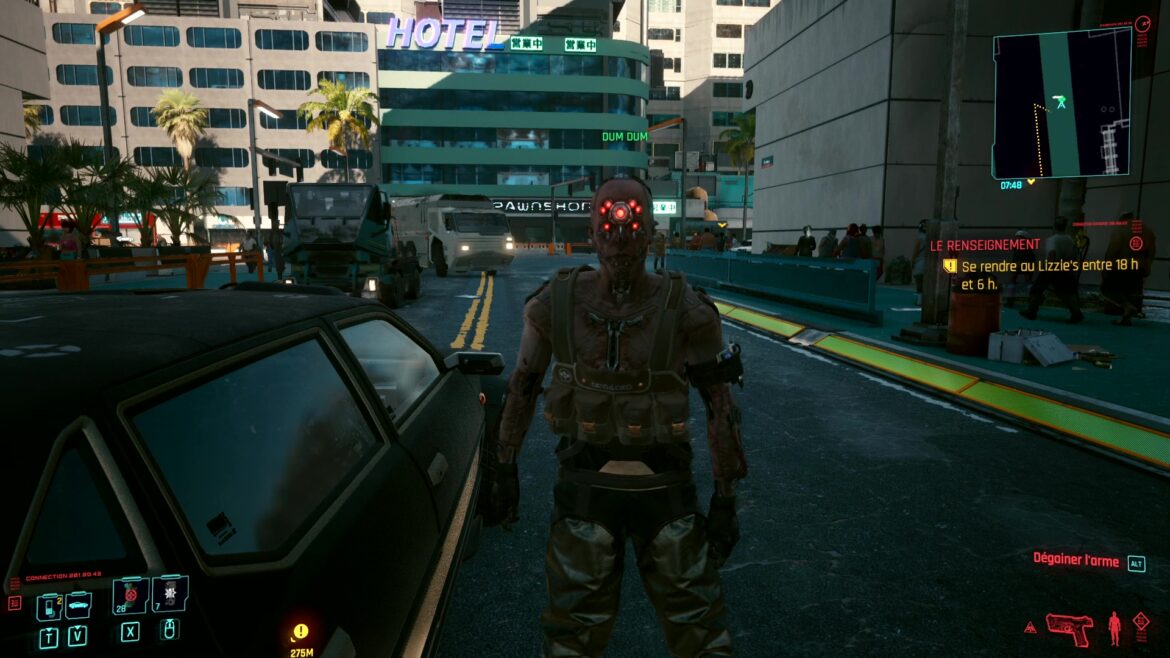The height and width of the screenshot is (658, 1170).
Task: Click the red compass icon above minimap
Action: click(x=1143, y=21)
